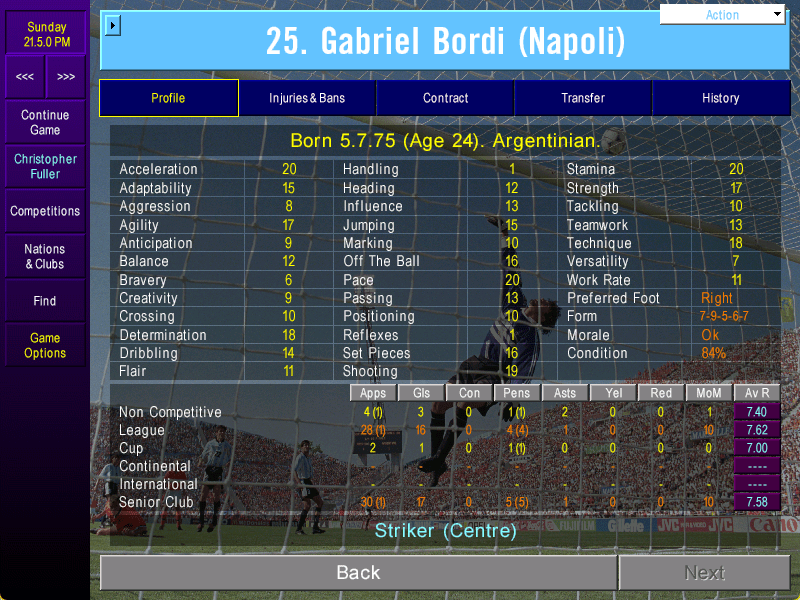Viewport: 800px width, 600px height.
Task: Open the Find search option
Action: pos(45,301)
